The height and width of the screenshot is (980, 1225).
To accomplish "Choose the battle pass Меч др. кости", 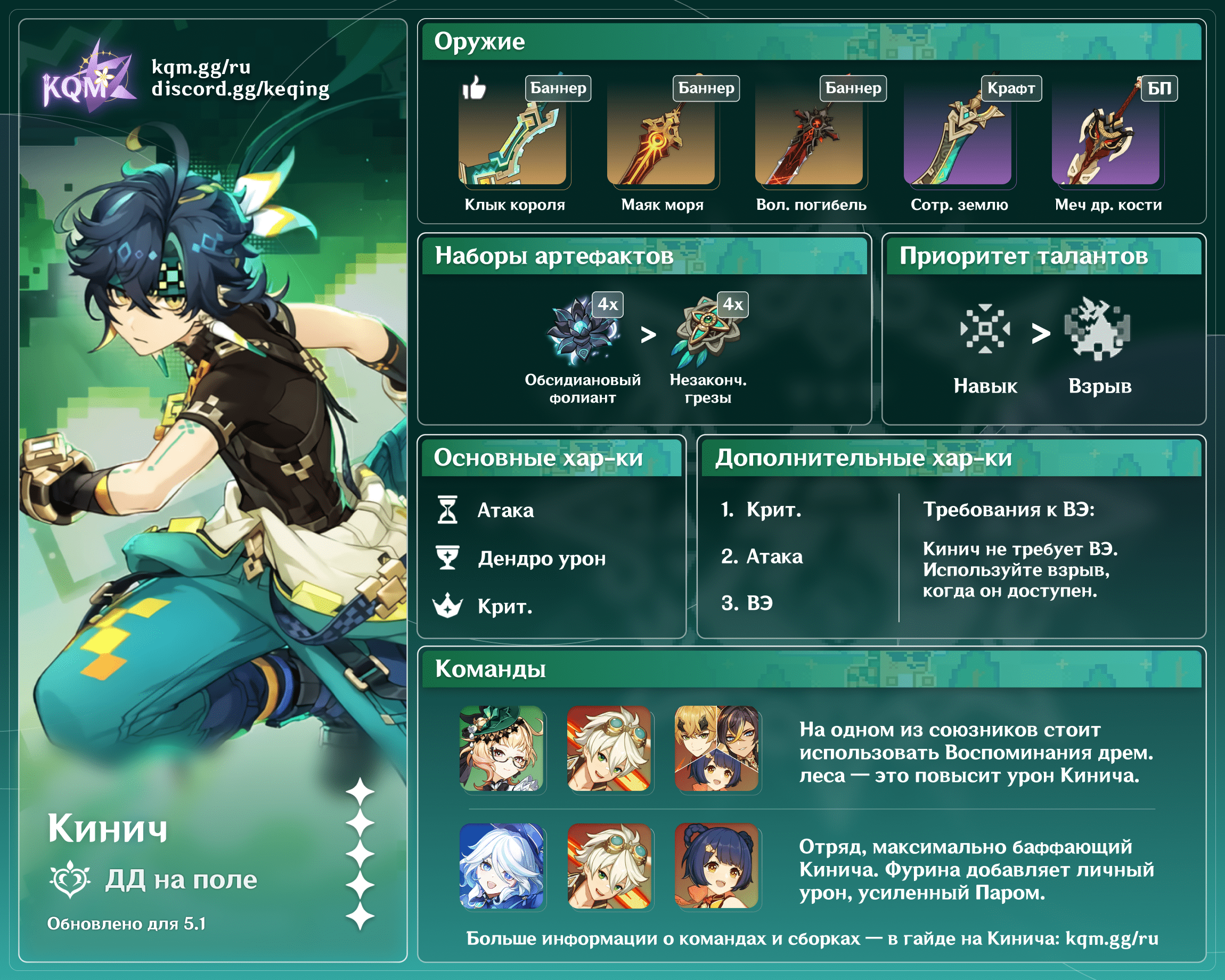I will click(x=1106, y=143).
